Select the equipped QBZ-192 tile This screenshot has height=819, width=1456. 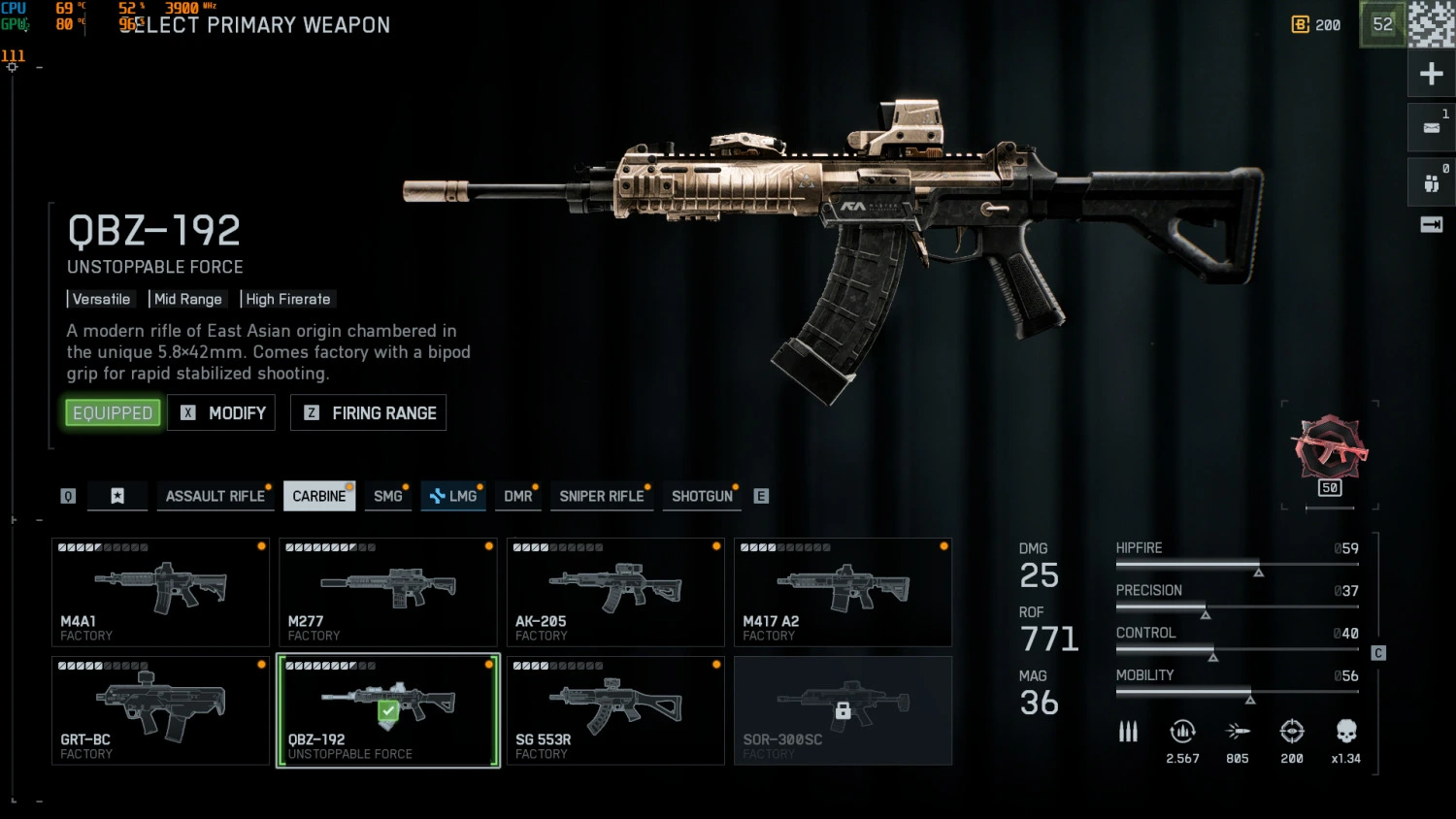[387, 710]
